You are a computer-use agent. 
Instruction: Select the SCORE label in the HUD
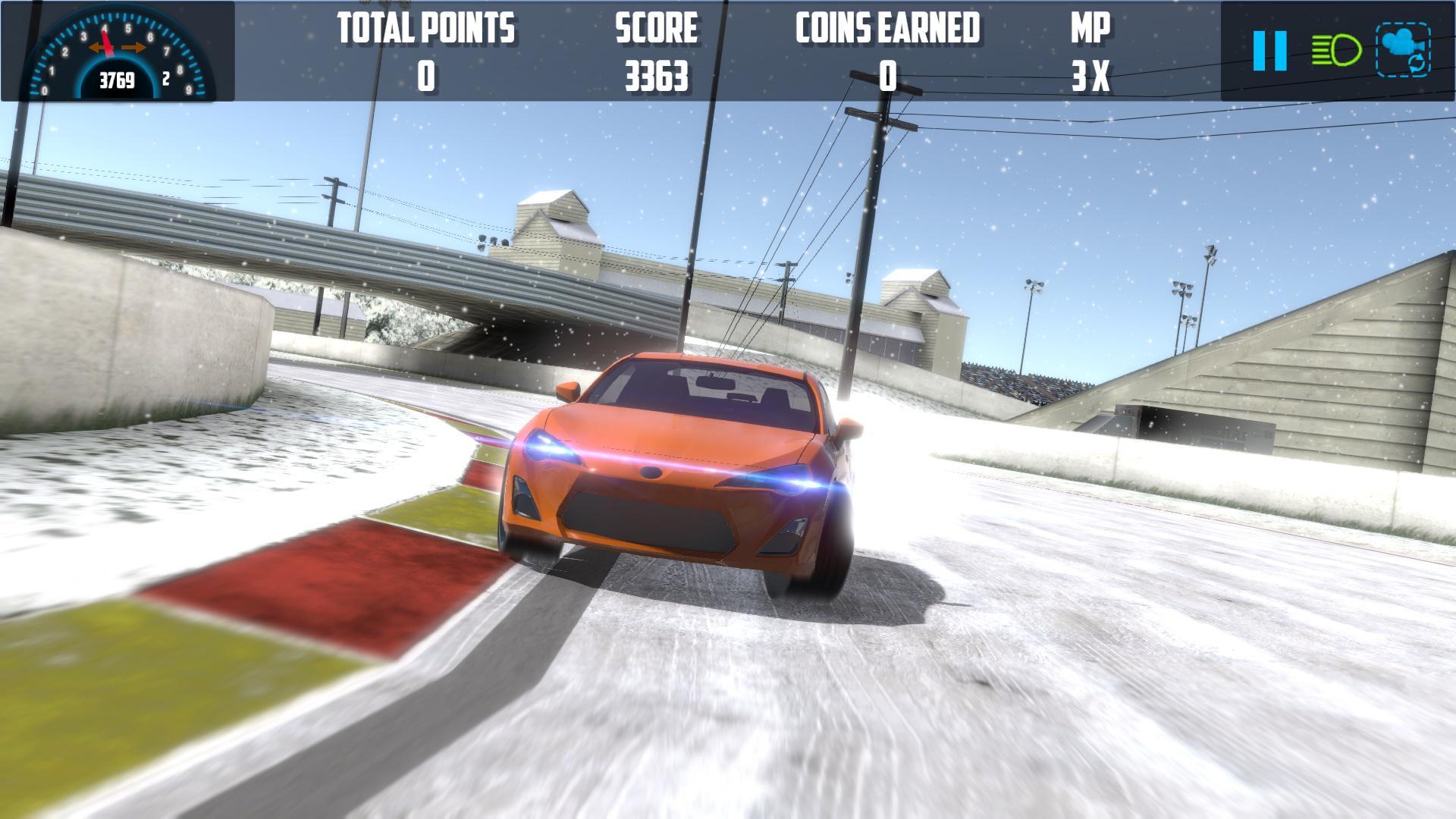656,29
